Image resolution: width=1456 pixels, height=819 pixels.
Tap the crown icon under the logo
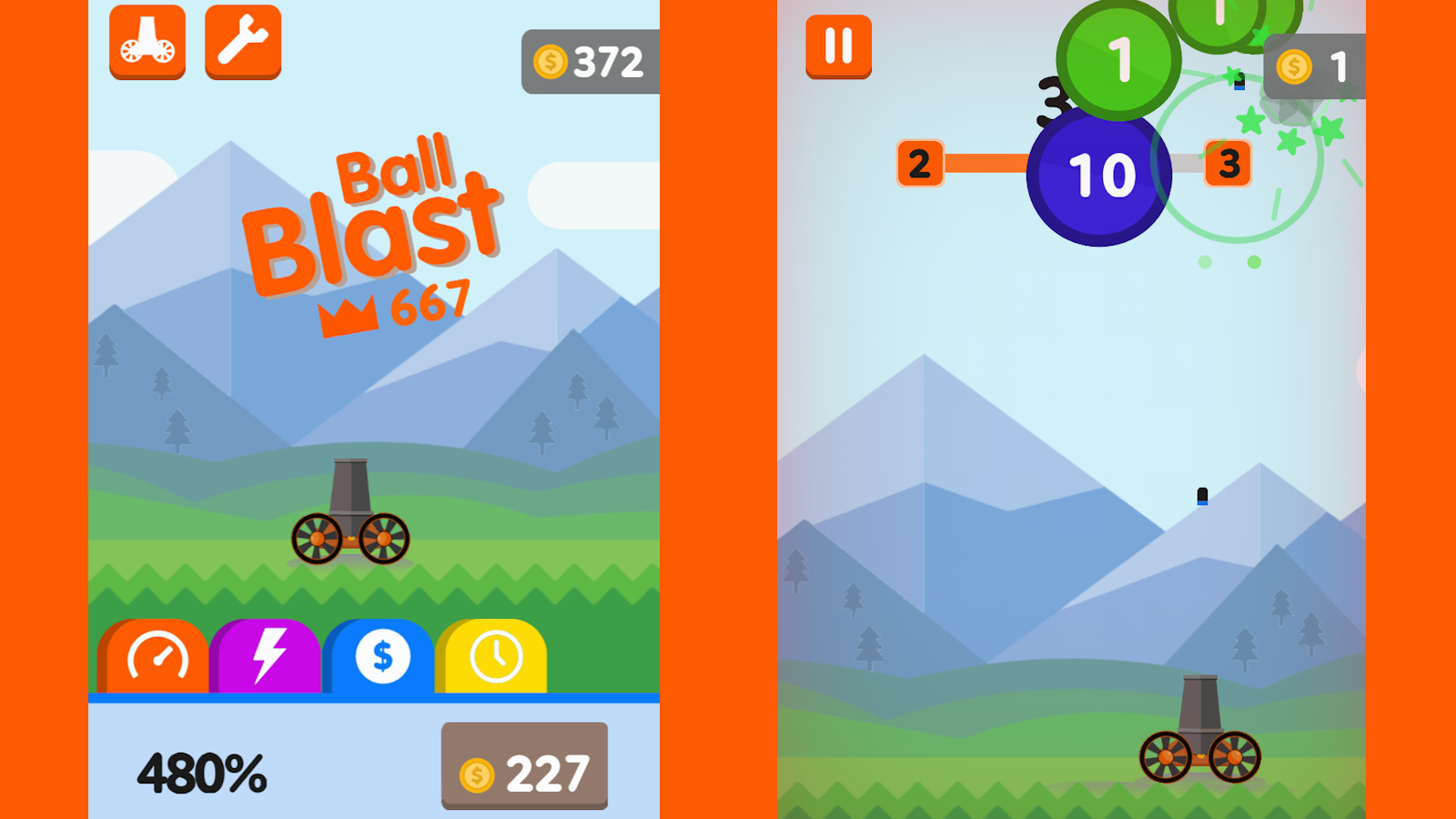(x=362, y=309)
